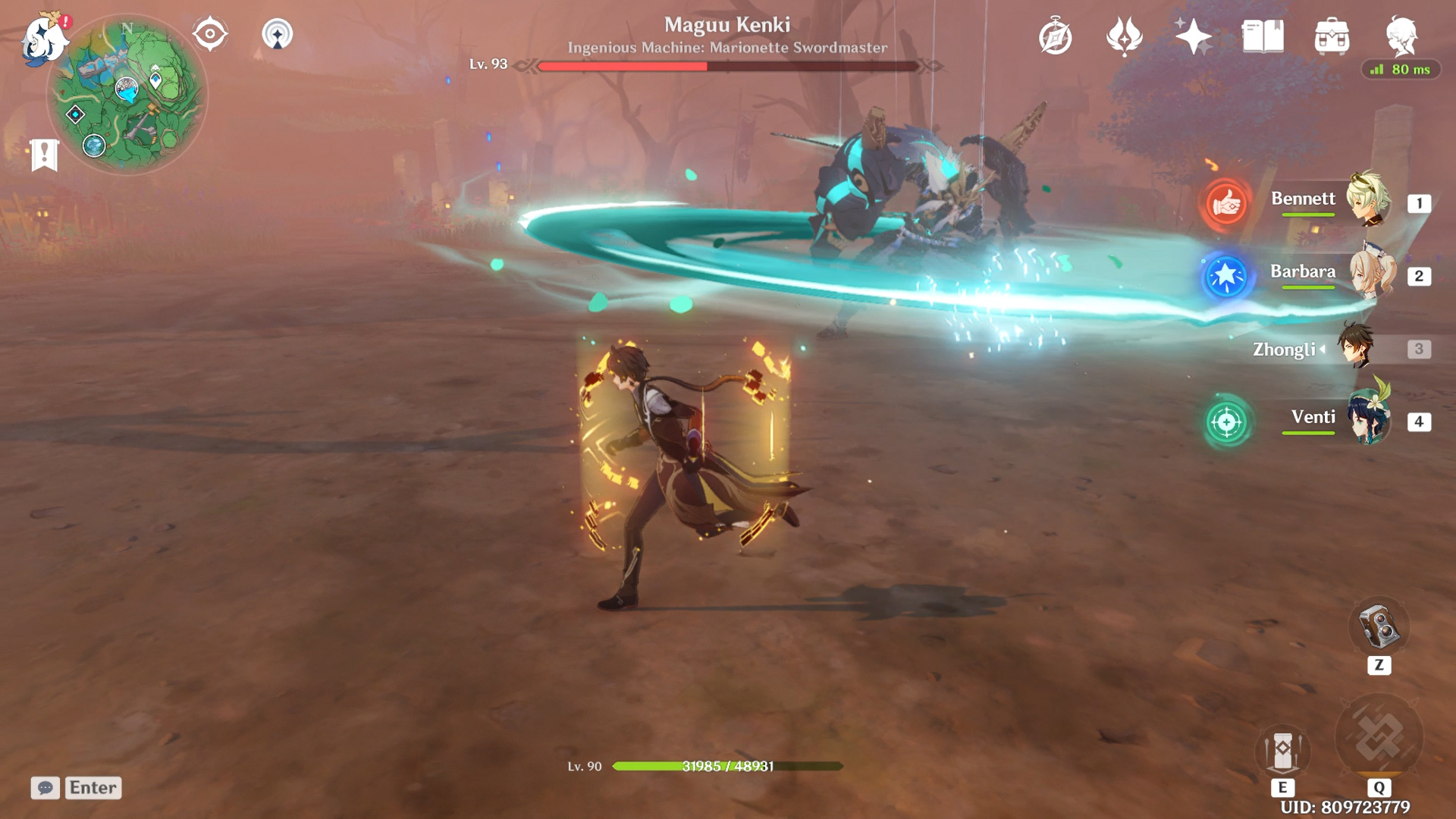1456x819 pixels.
Task: Tap Barbara's Hydro burst icon
Action: (1227, 276)
